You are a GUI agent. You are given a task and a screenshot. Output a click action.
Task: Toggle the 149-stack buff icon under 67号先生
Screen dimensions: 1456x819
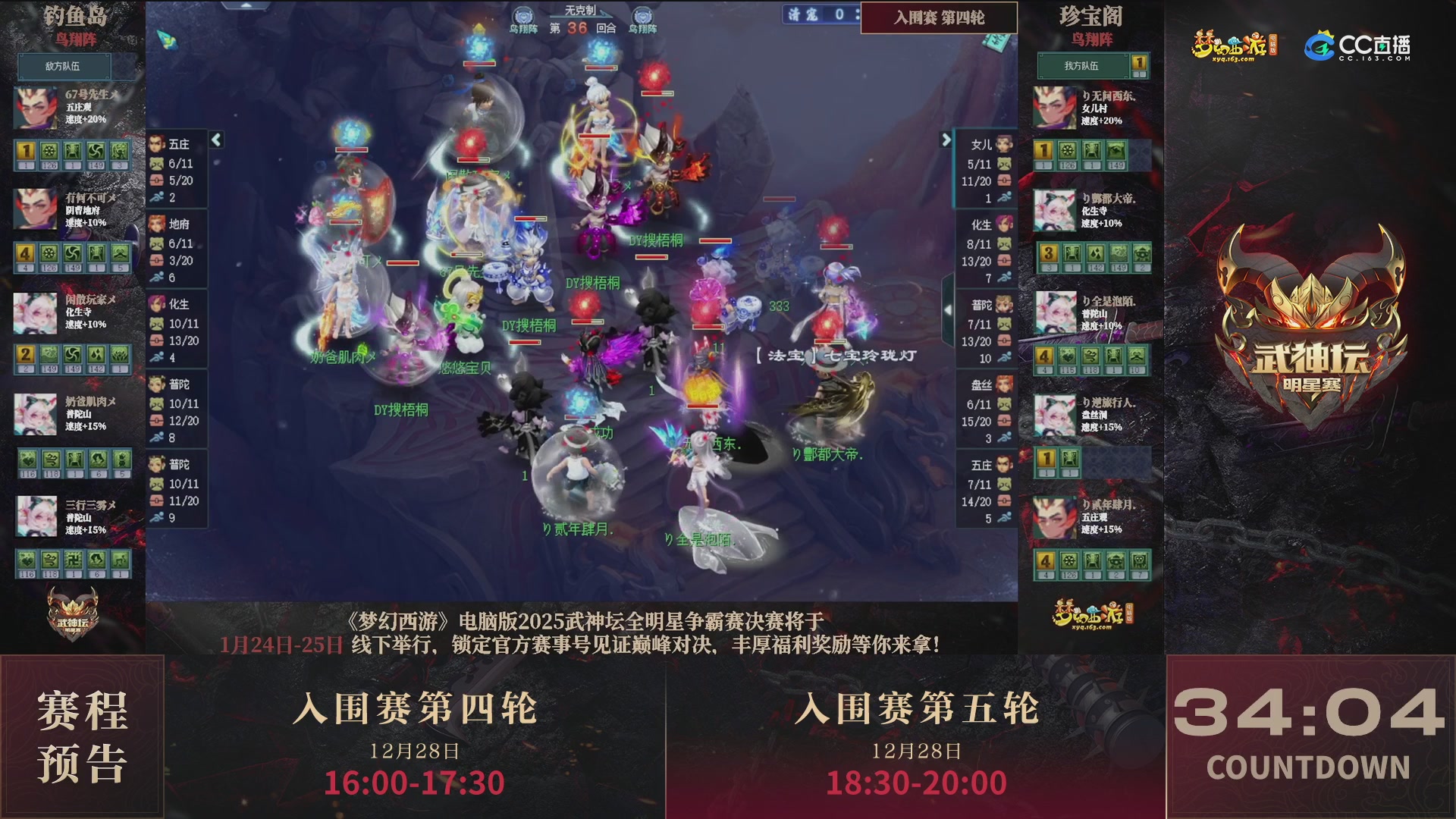[x=97, y=152]
